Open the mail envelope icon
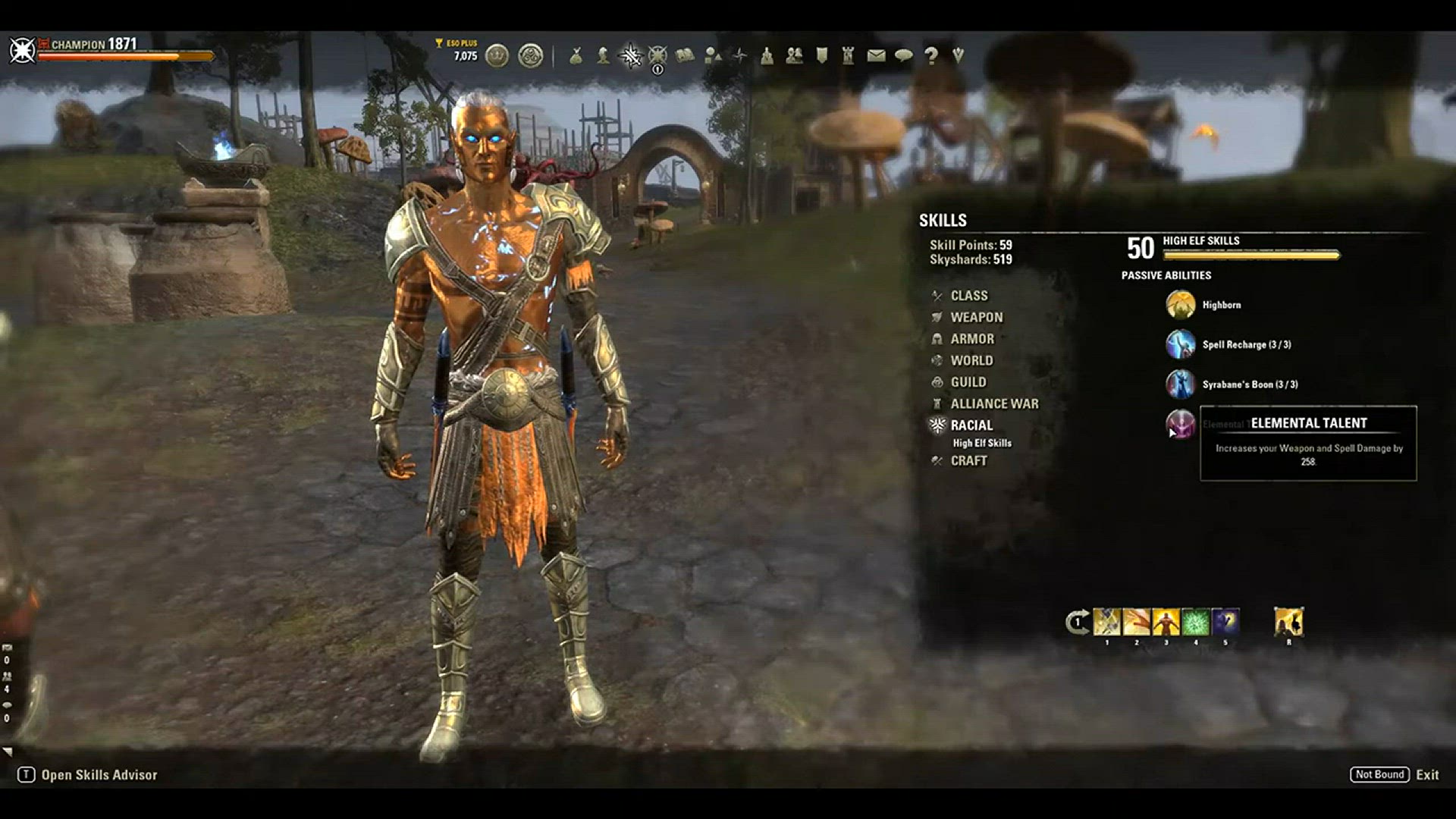This screenshot has height=819, width=1456. 876,55
